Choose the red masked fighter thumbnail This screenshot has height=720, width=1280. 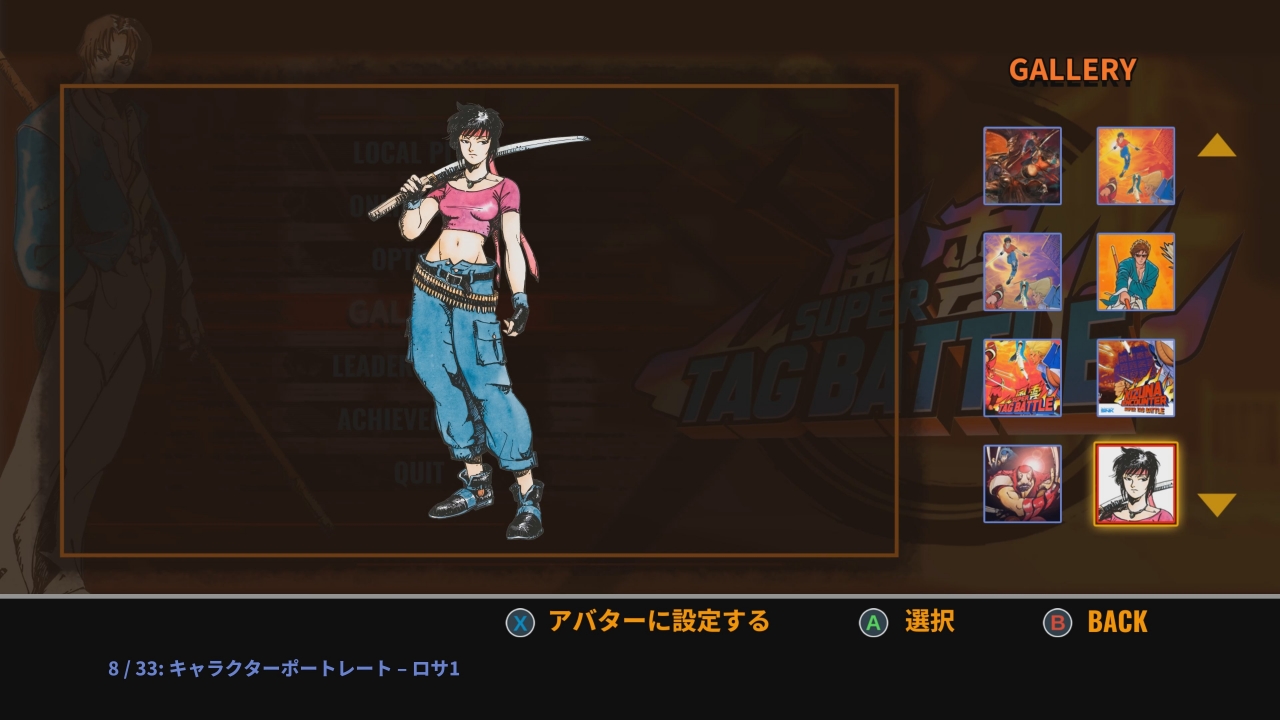point(1022,484)
